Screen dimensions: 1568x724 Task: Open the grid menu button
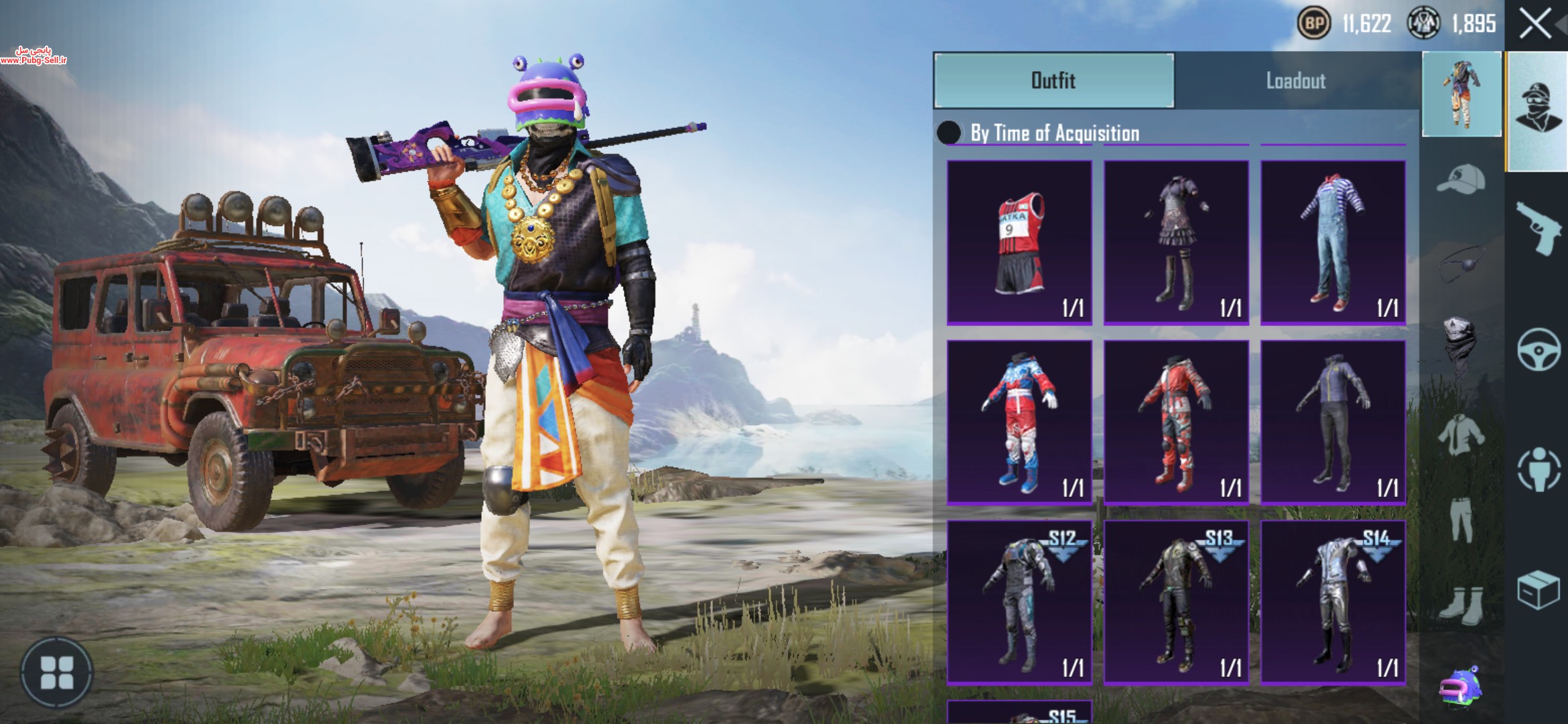(x=57, y=672)
